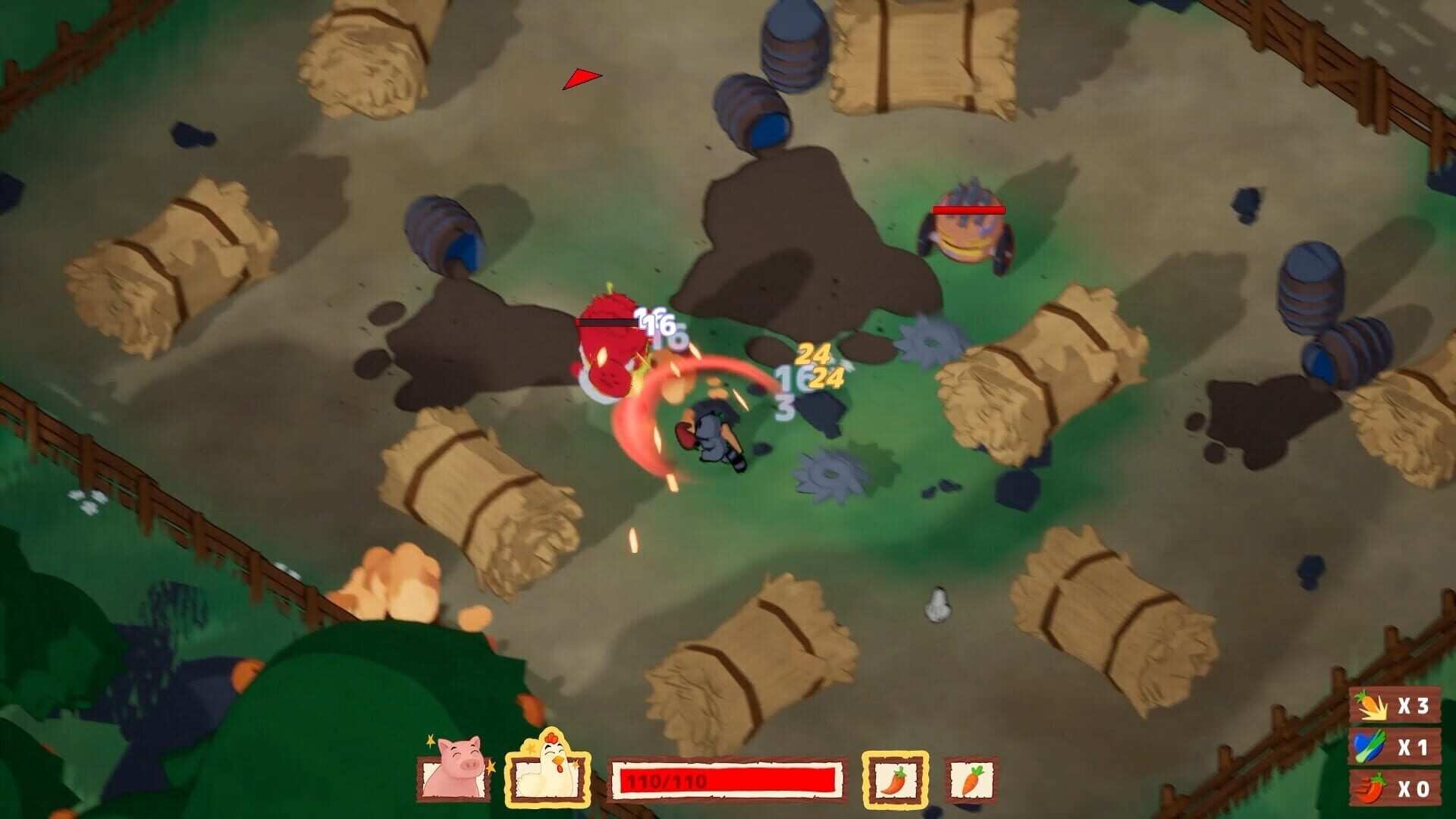Click the damage number 24 in yellow

click(x=812, y=353)
